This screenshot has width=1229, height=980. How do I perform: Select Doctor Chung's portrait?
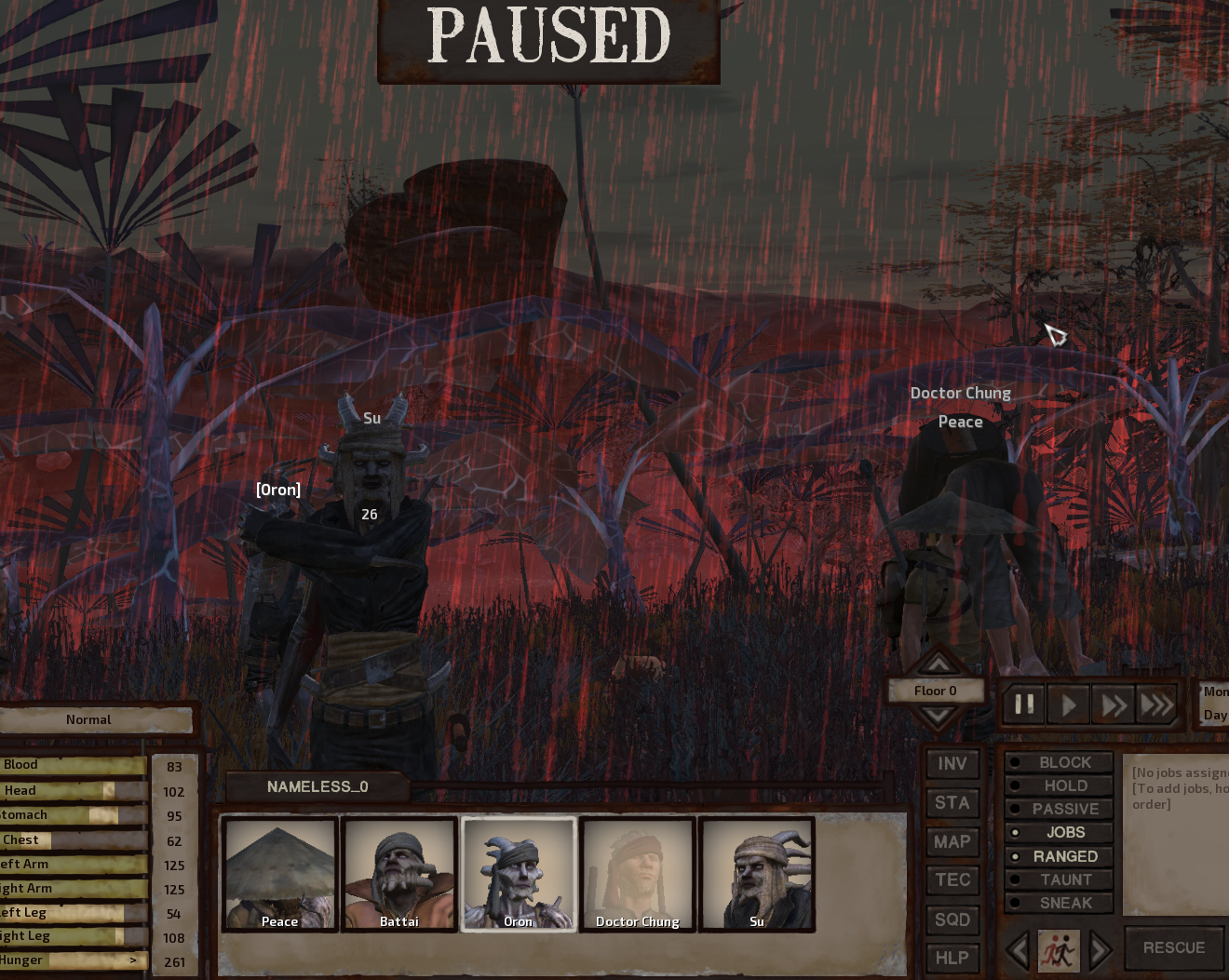pyautogui.click(x=638, y=874)
